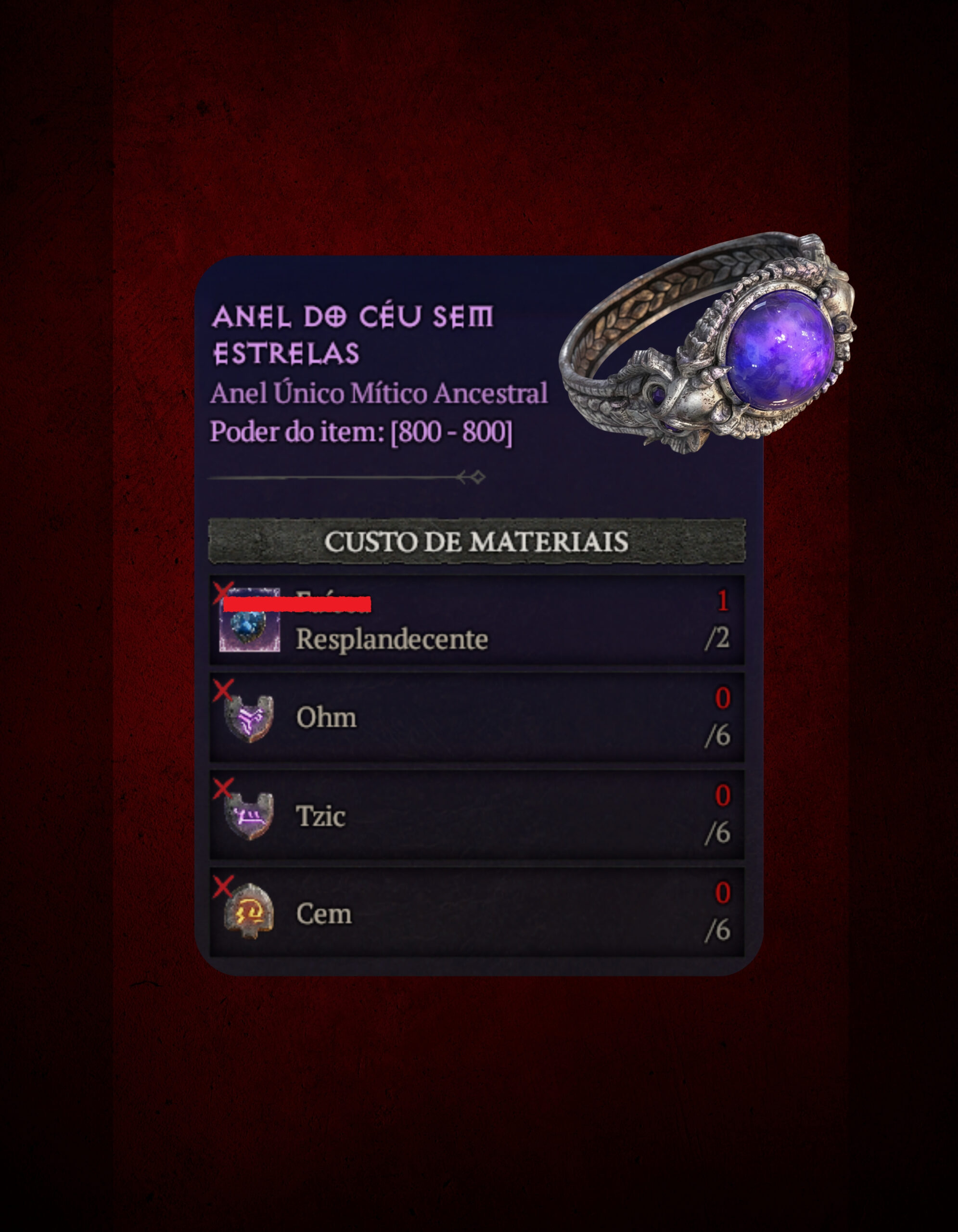958x1232 pixels.
Task: Click the Ohm rune material row
Action: point(476,717)
